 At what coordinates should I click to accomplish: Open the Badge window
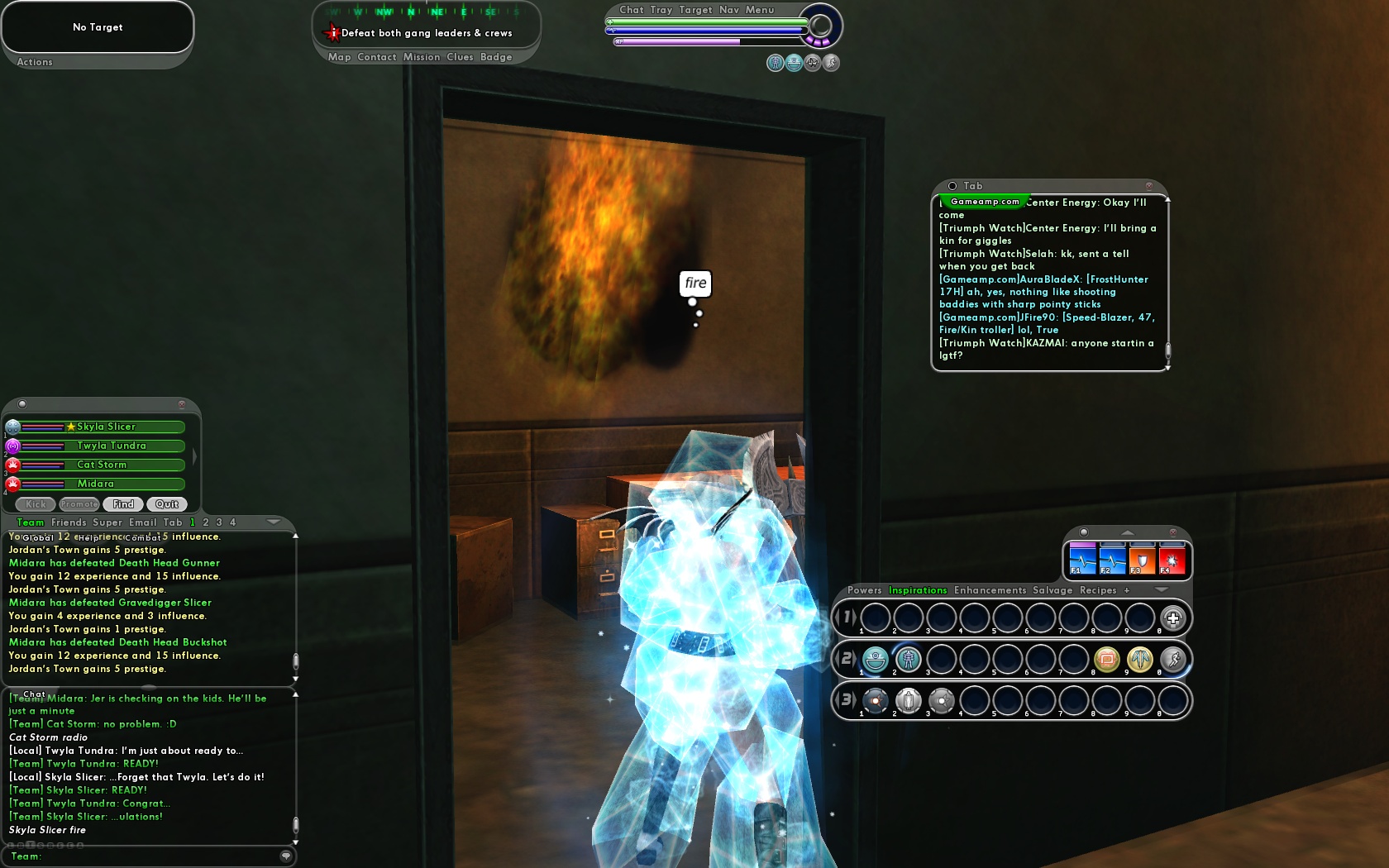click(x=496, y=57)
